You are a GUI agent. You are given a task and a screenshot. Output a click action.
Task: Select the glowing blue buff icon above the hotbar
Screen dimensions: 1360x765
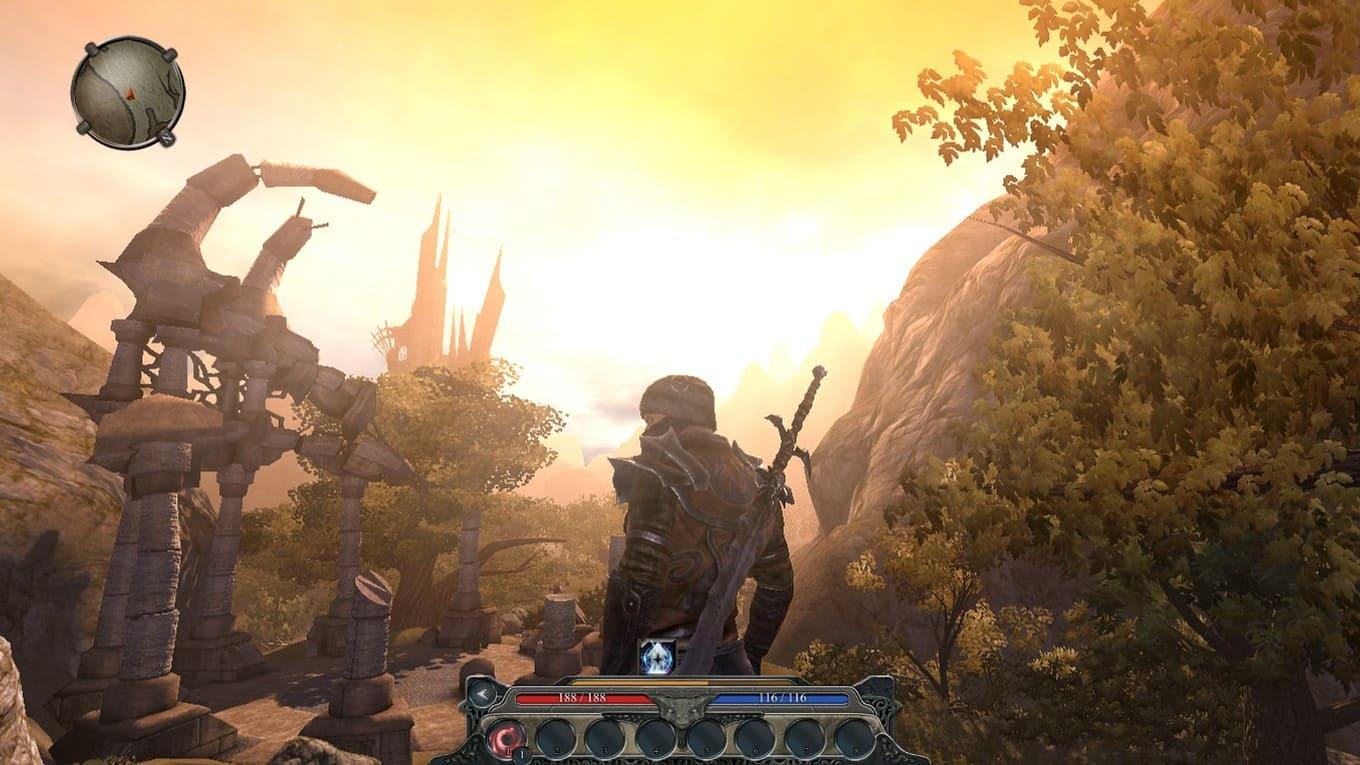point(657,656)
